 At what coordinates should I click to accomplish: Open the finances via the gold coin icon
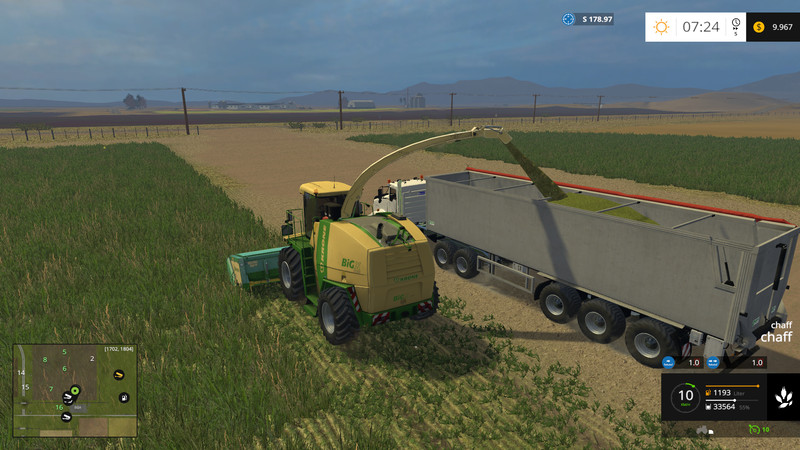pos(759,27)
